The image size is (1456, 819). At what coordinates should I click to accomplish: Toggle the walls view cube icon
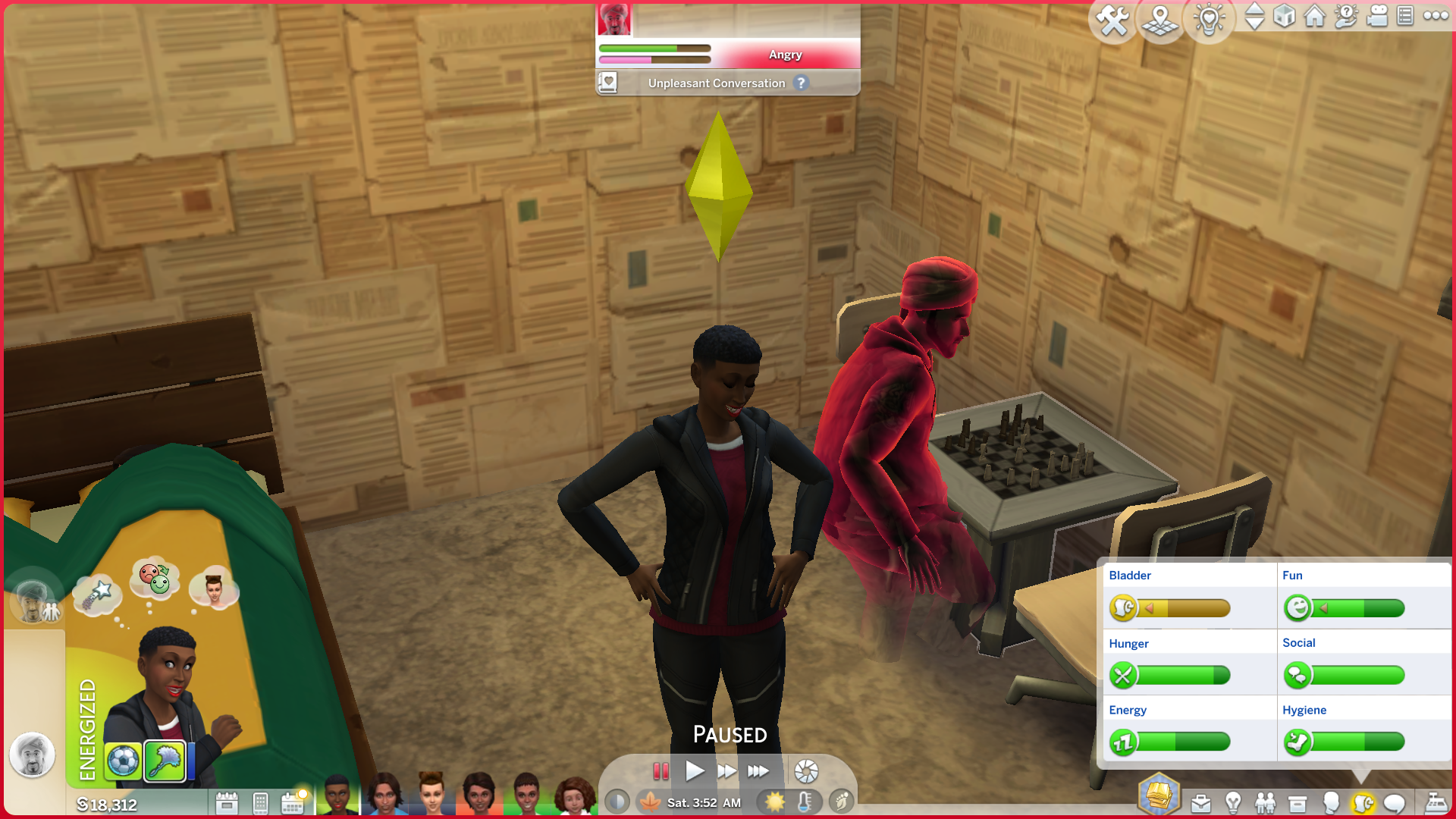(x=1284, y=16)
